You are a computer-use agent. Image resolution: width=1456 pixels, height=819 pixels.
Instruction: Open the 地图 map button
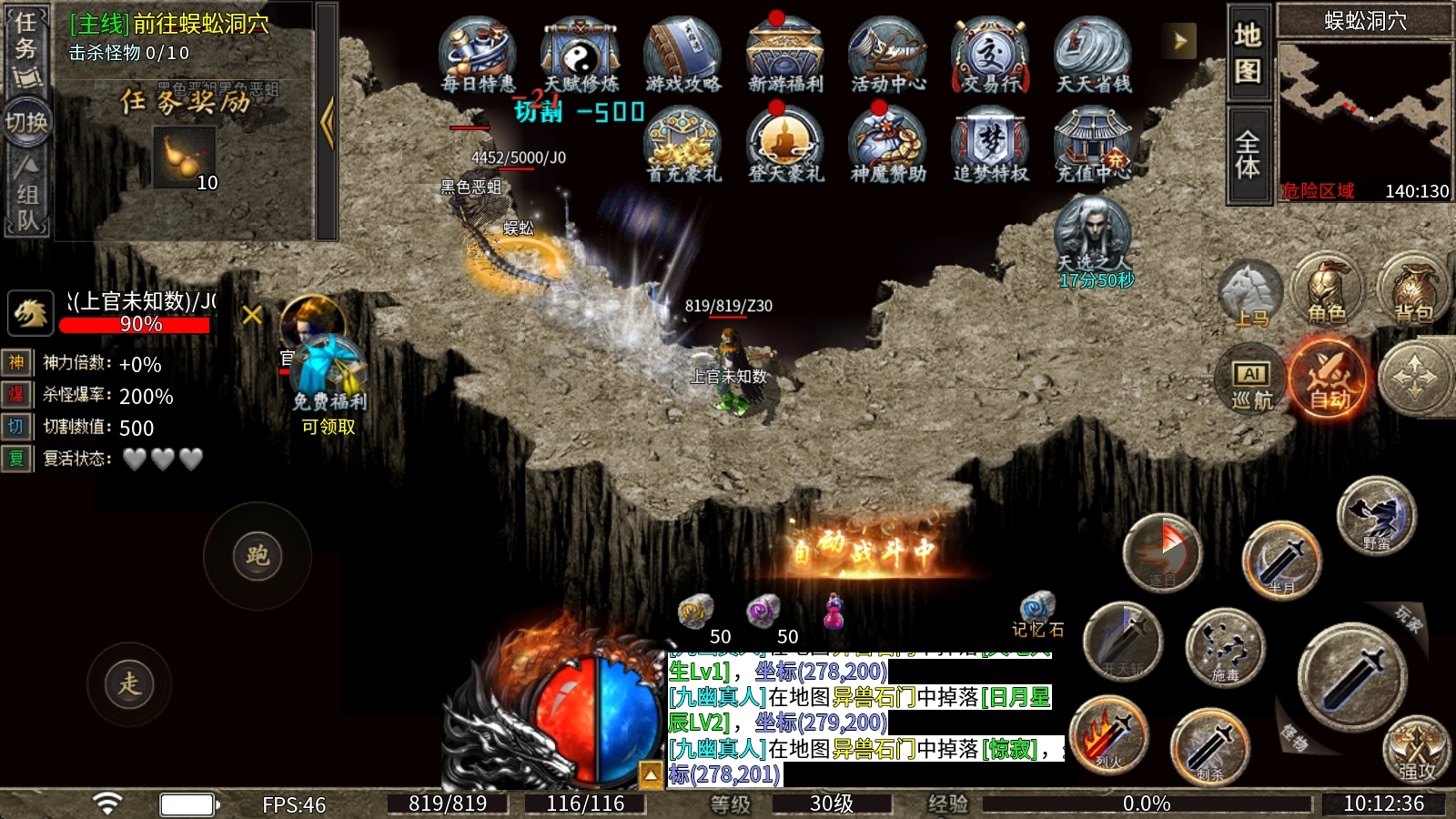1248,51
